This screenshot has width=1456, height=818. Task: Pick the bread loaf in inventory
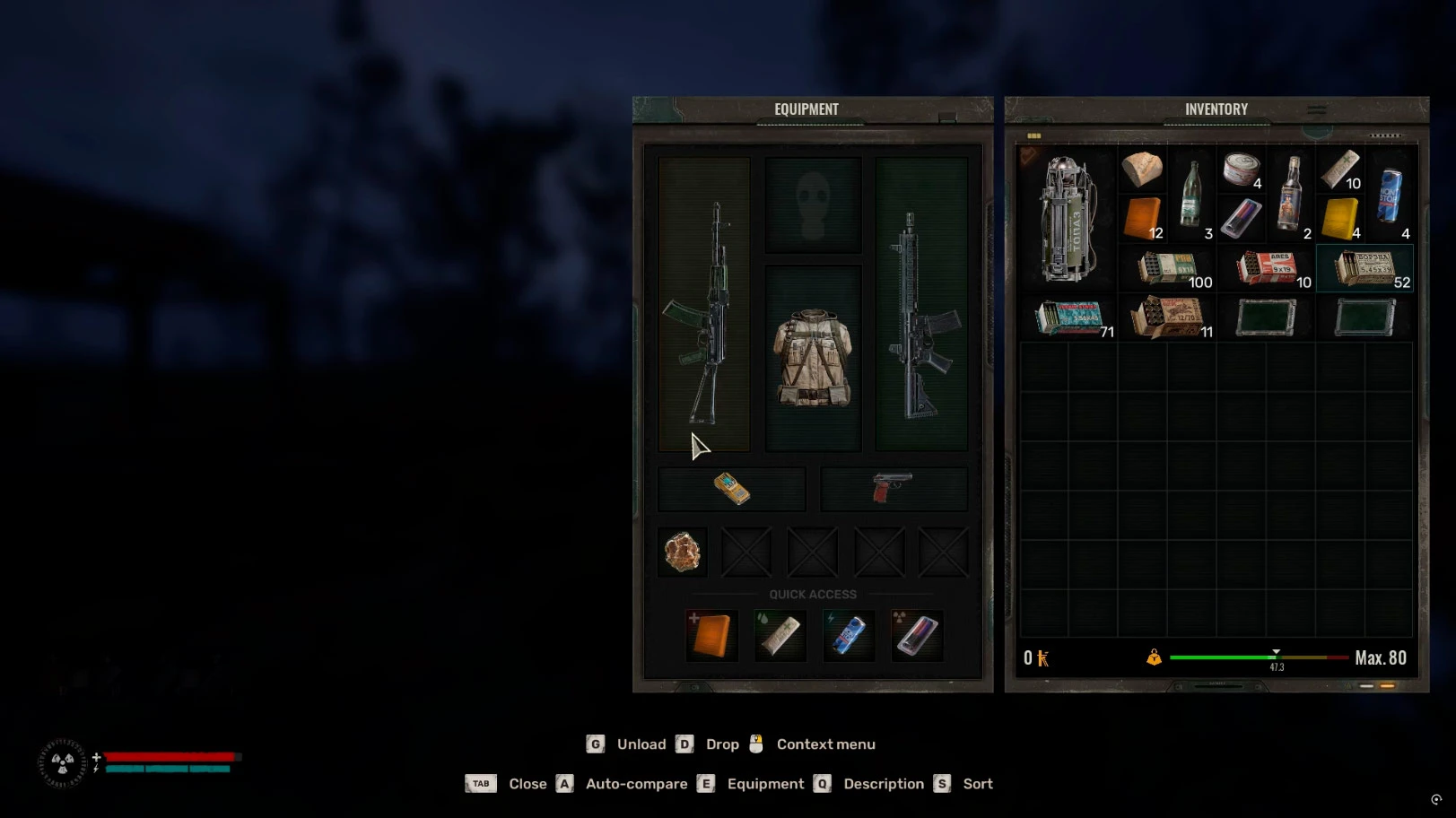pyautogui.click(x=1142, y=169)
